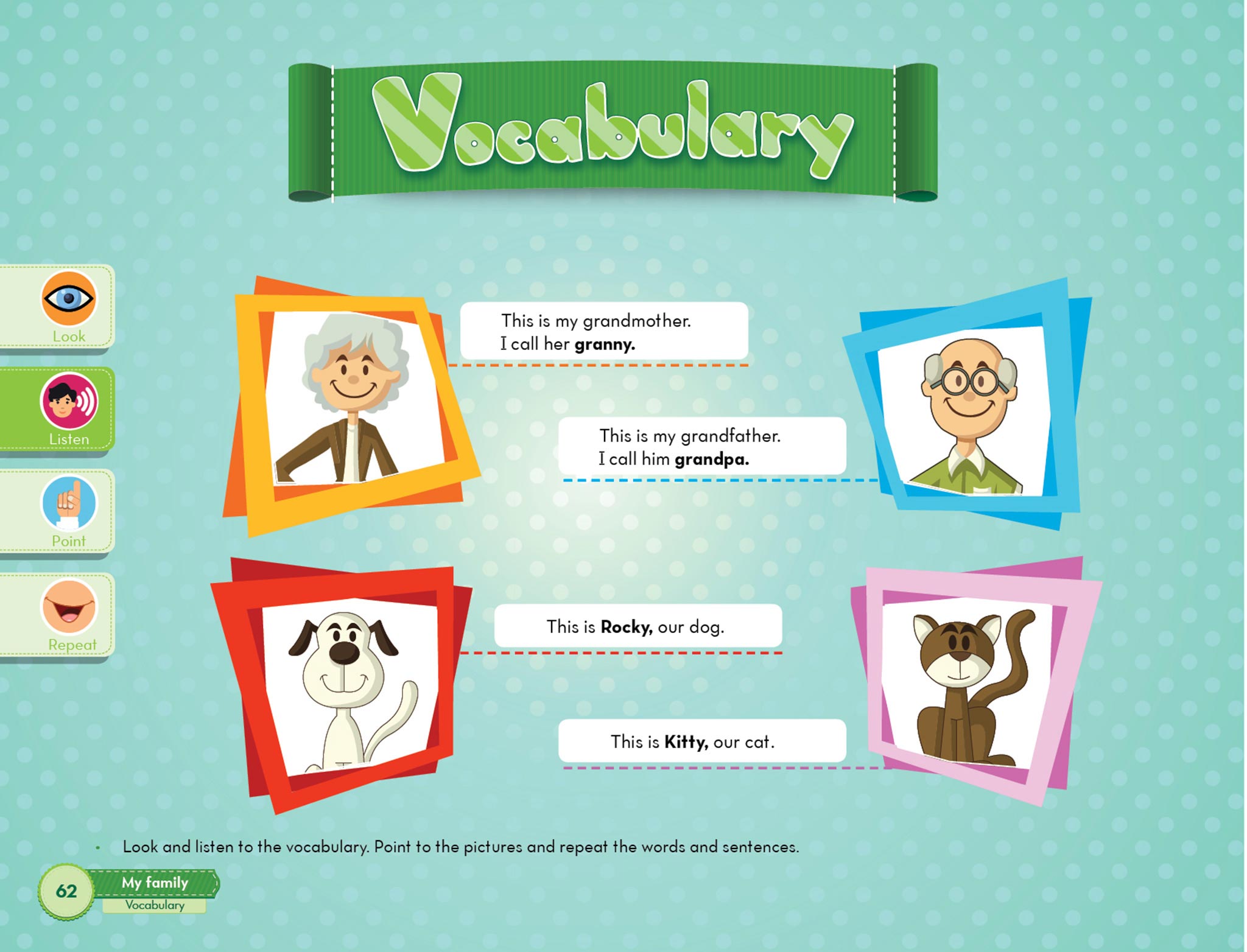
Task: Activate the Listen button
Action: click(68, 402)
